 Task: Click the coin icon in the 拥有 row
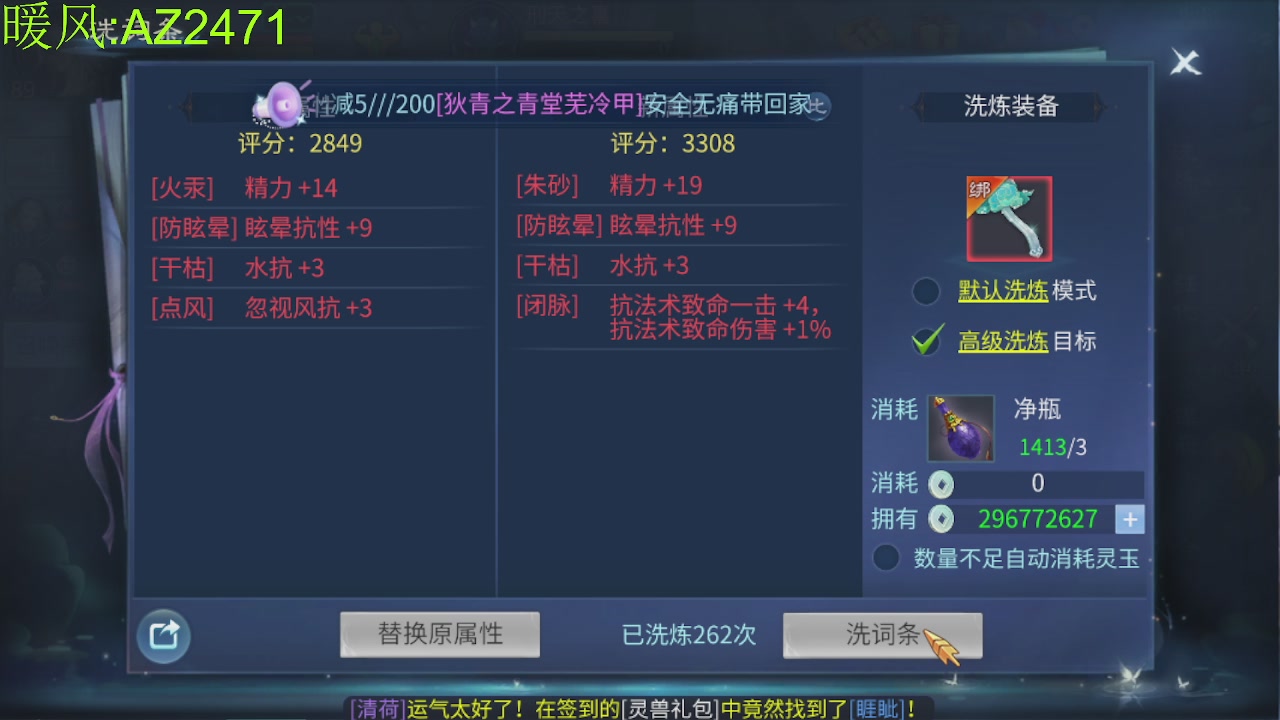(x=940, y=519)
